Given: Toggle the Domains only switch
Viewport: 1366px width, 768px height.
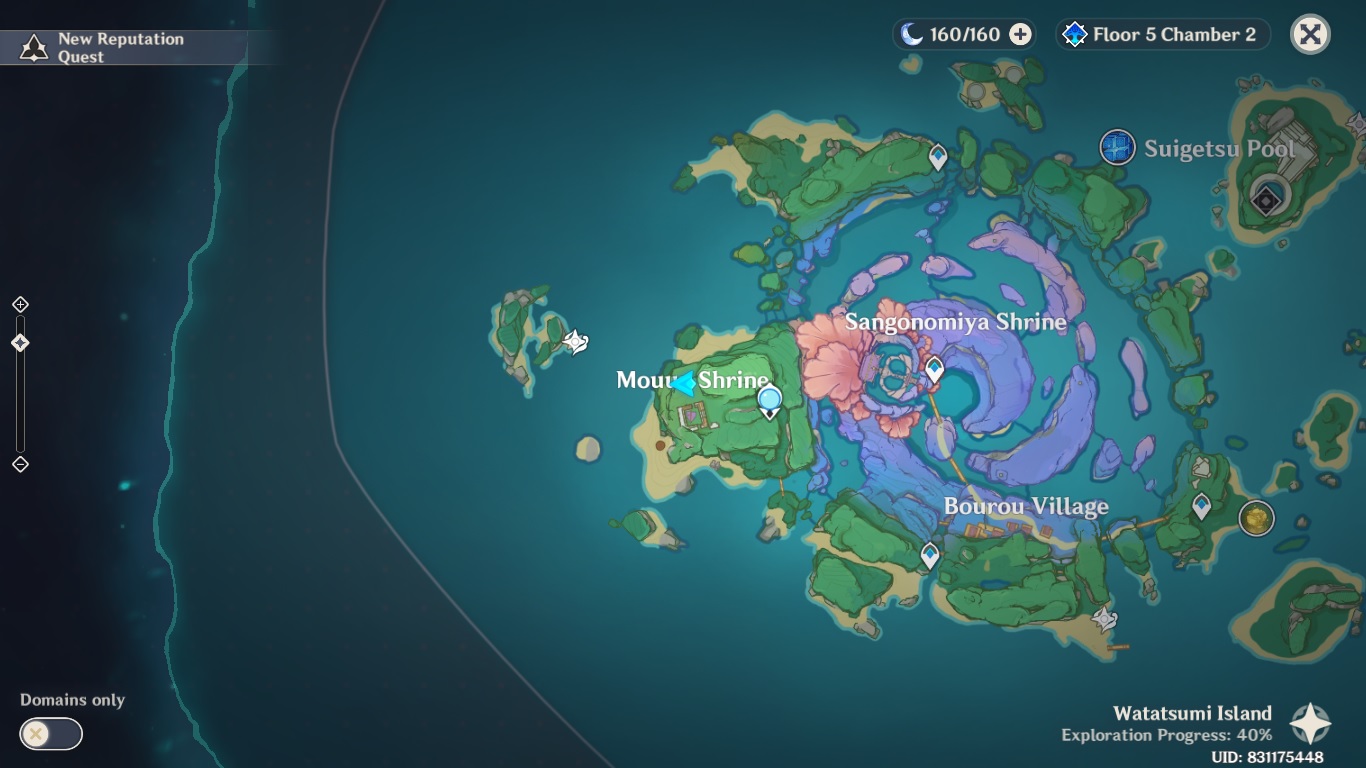Looking at the screenshot, I should (x=51, y=734).
